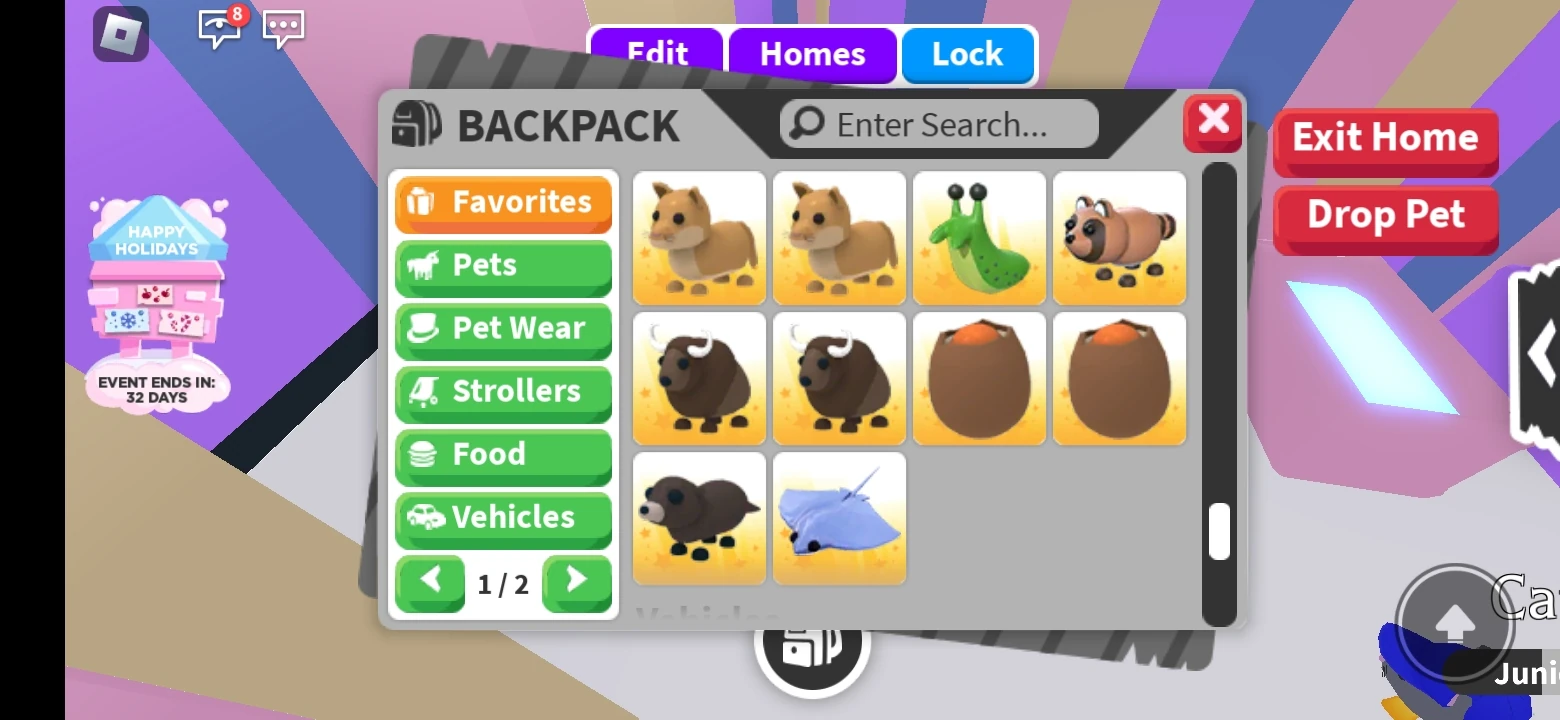Open the Strollers category
Screen dimensions: 1560x720
click(x=503, y=392)
